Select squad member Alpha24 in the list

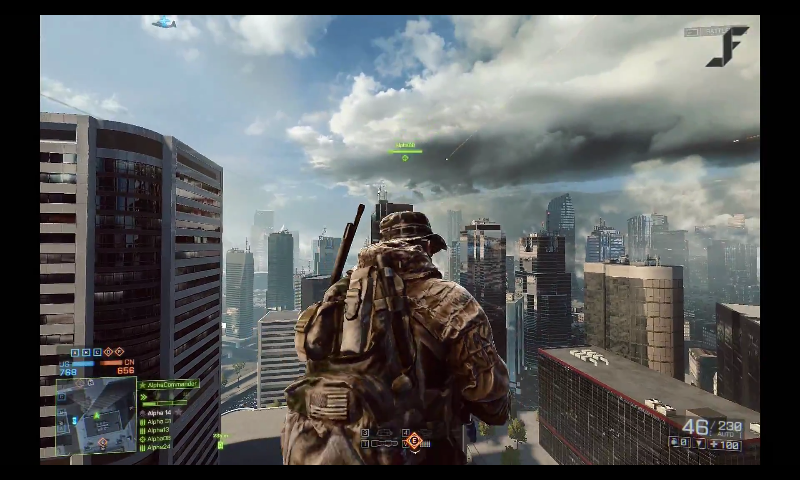(x=157, y=448)
